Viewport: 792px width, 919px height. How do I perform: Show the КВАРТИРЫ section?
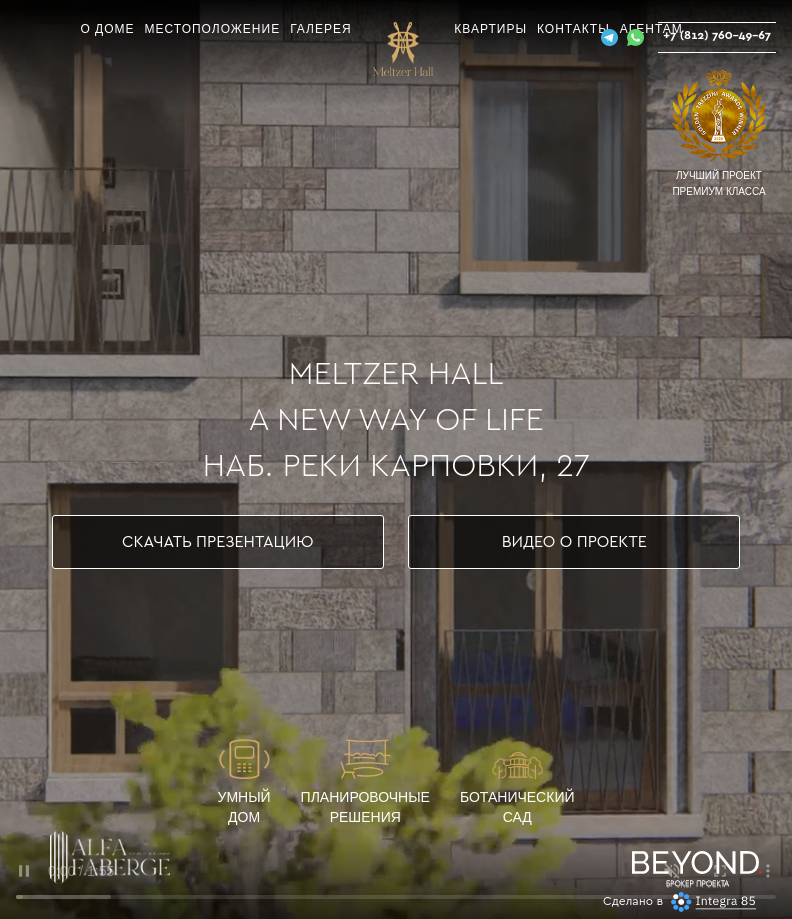coord(490,29)
